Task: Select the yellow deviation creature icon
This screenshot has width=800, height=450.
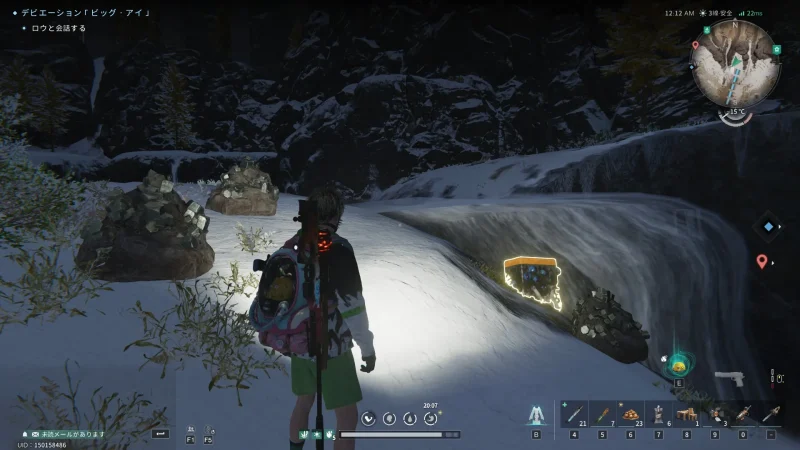Action: 678,363
